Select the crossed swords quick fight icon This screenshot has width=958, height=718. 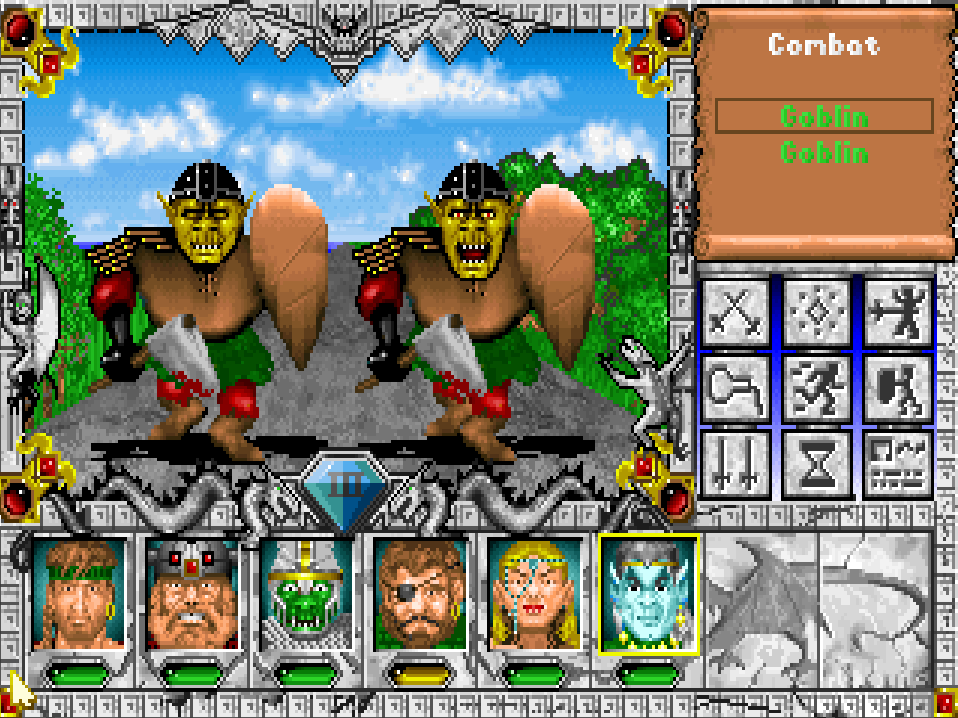[736, 312]
